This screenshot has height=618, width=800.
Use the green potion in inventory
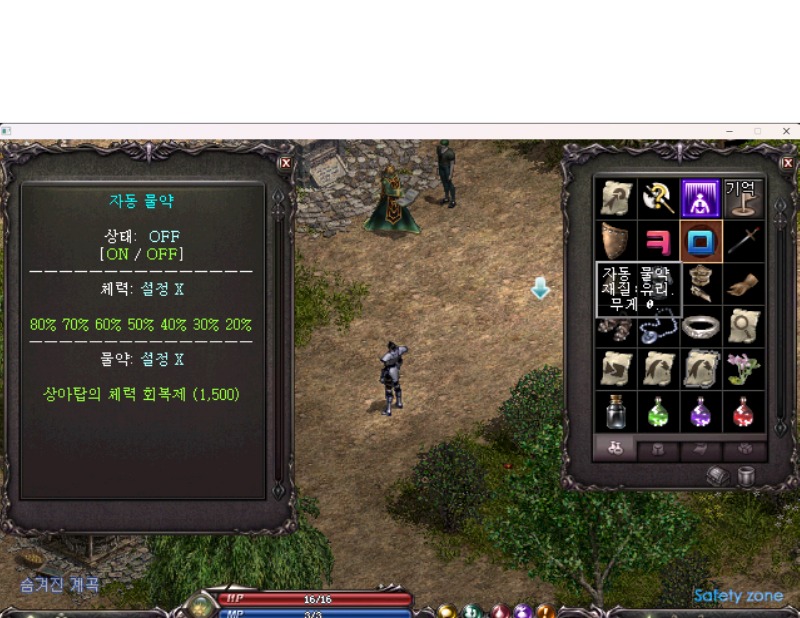657,411
